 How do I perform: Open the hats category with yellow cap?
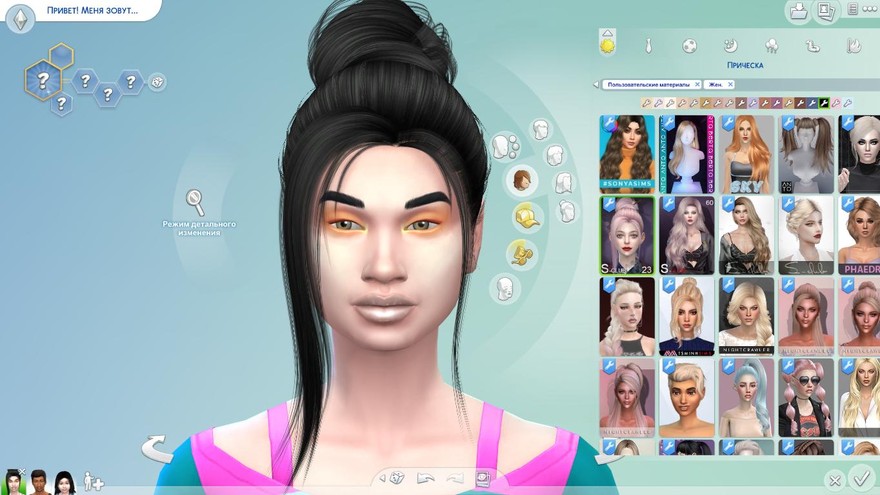click(x=526, y=217)
